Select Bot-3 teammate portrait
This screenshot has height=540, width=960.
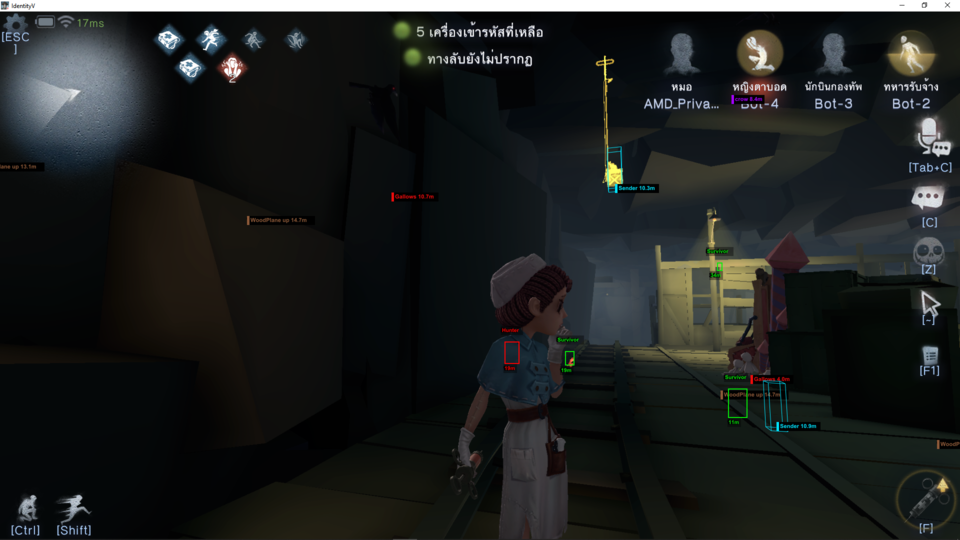833,52
